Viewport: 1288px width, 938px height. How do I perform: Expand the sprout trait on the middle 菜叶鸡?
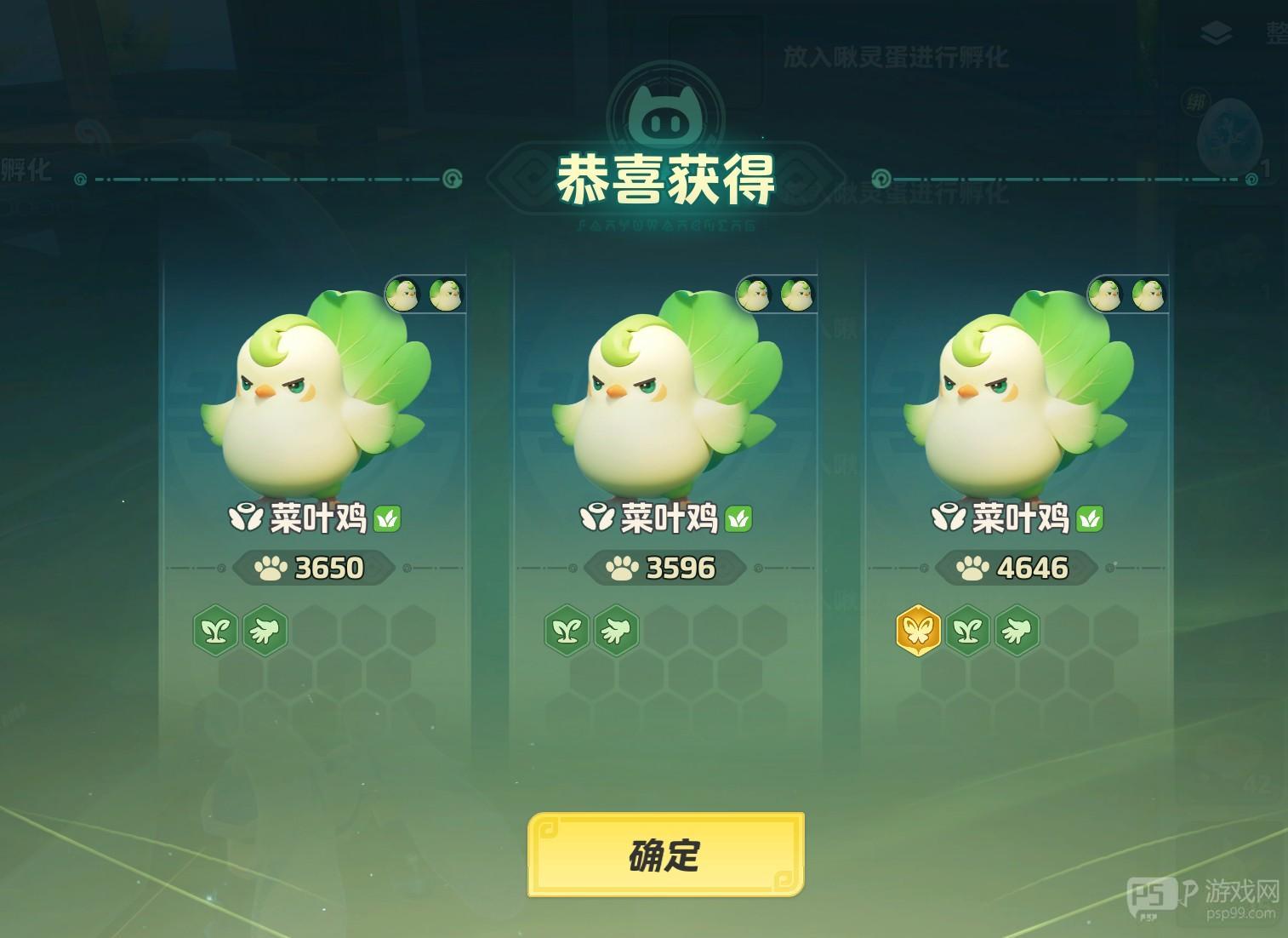point(567,631)
